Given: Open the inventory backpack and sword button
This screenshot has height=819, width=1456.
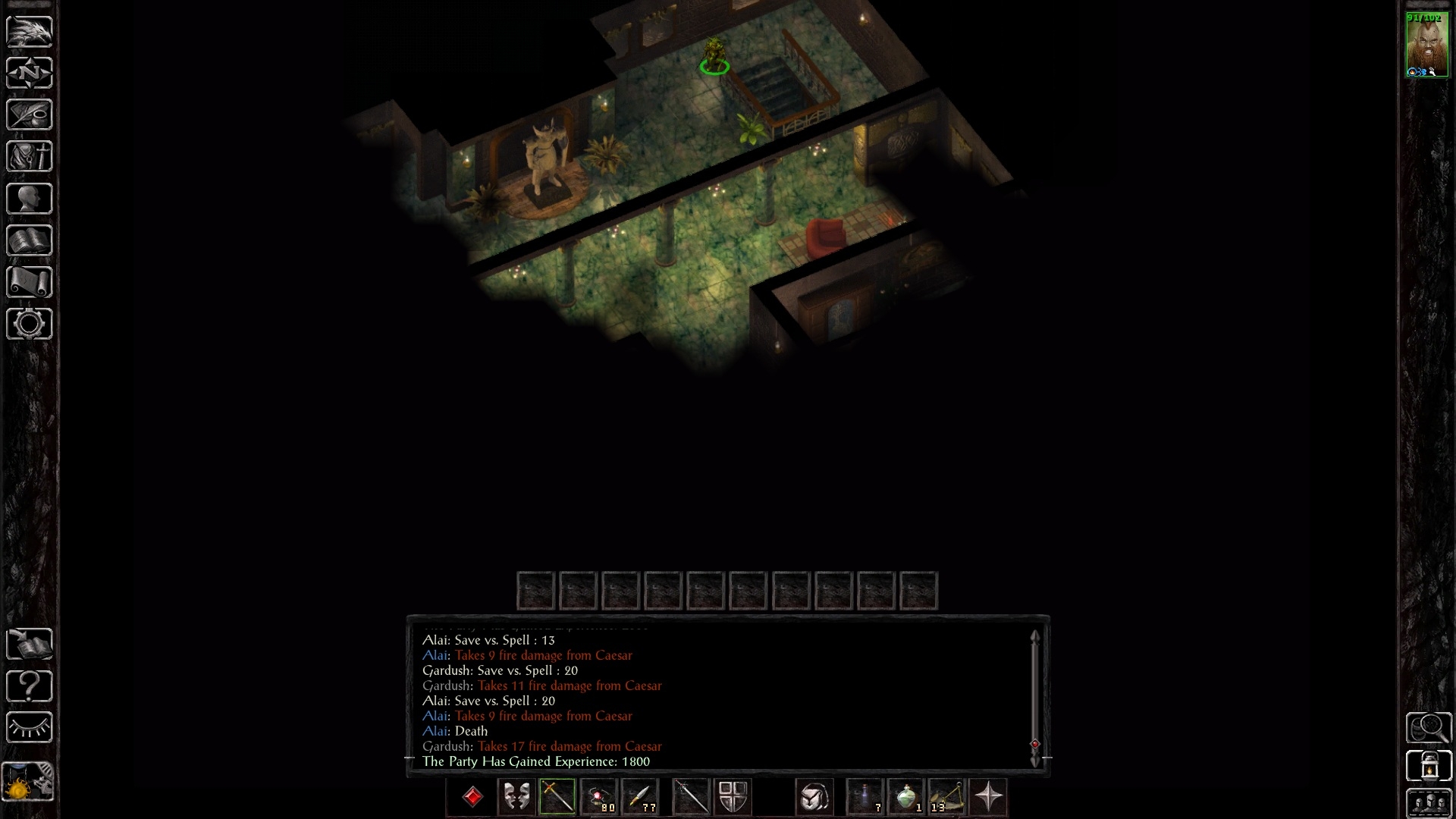Looking at the screenshot, I should point(29,157).
